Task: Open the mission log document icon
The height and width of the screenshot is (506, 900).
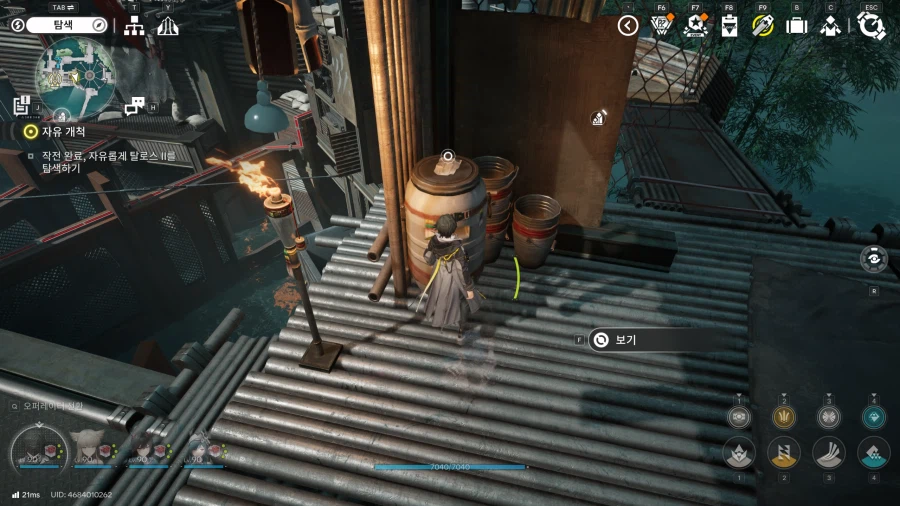Action: (22, 105)
